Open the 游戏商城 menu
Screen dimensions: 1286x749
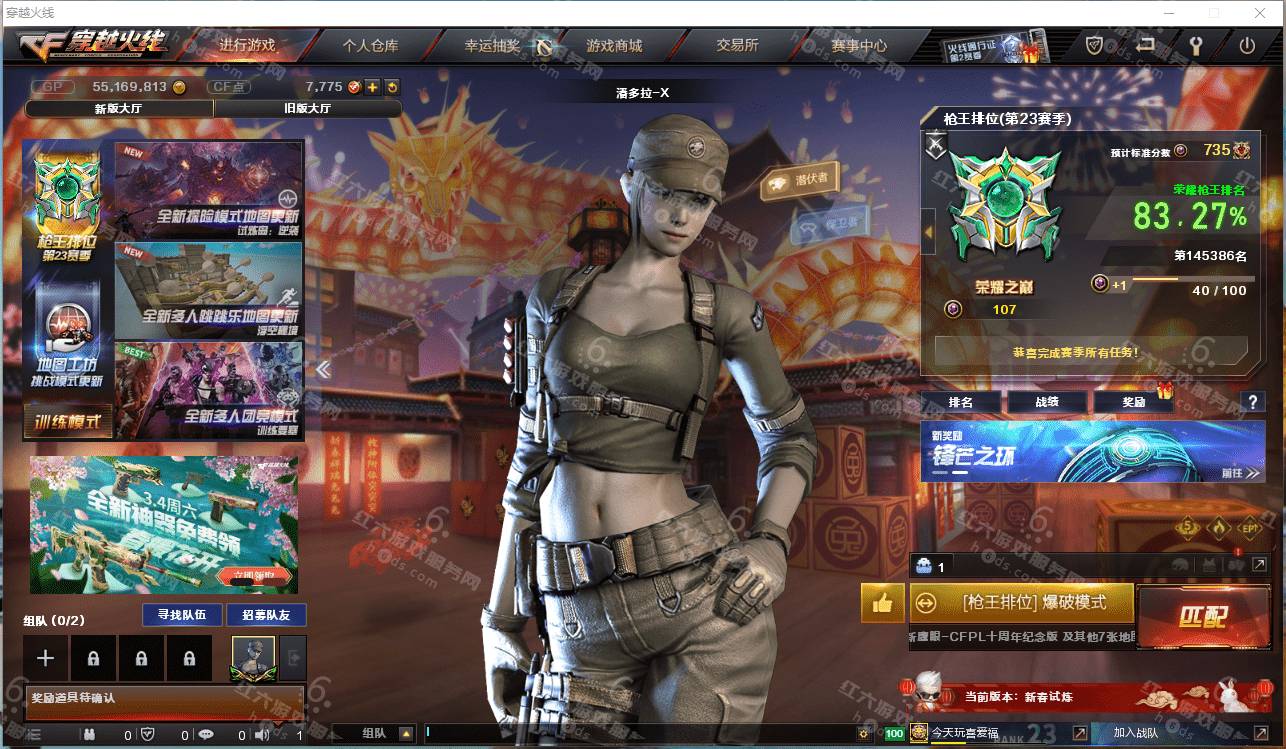(x=613, y=45)
